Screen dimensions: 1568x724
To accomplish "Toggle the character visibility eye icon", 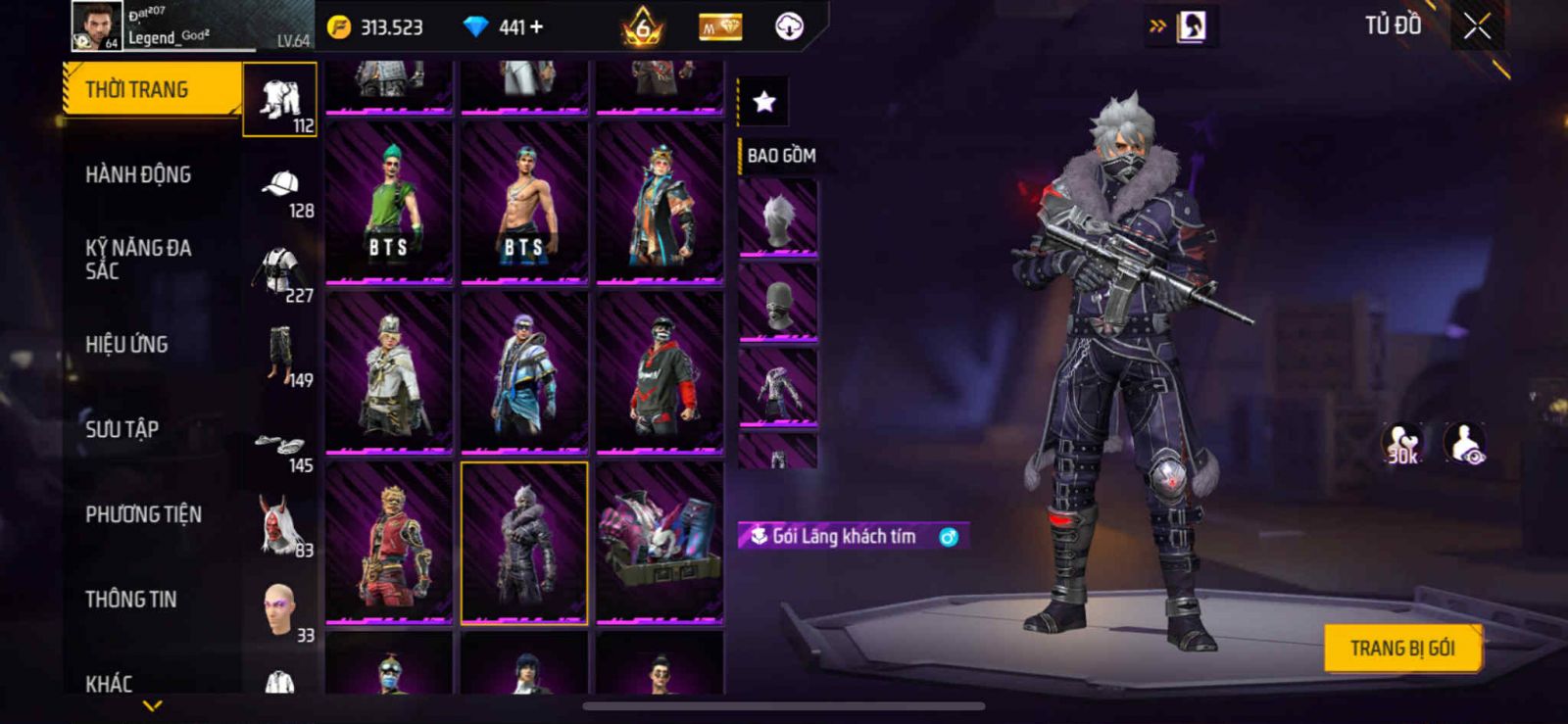I will [x=1465, y=444].
